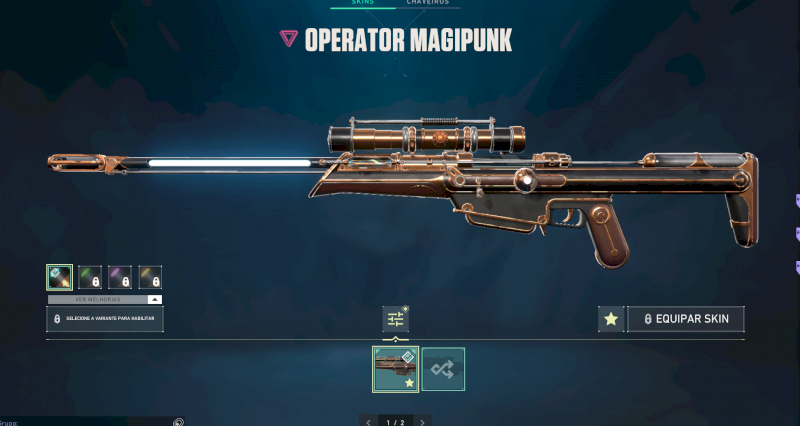Choose the locked green variant swatch
800x426 pixels.
(90, 277)
